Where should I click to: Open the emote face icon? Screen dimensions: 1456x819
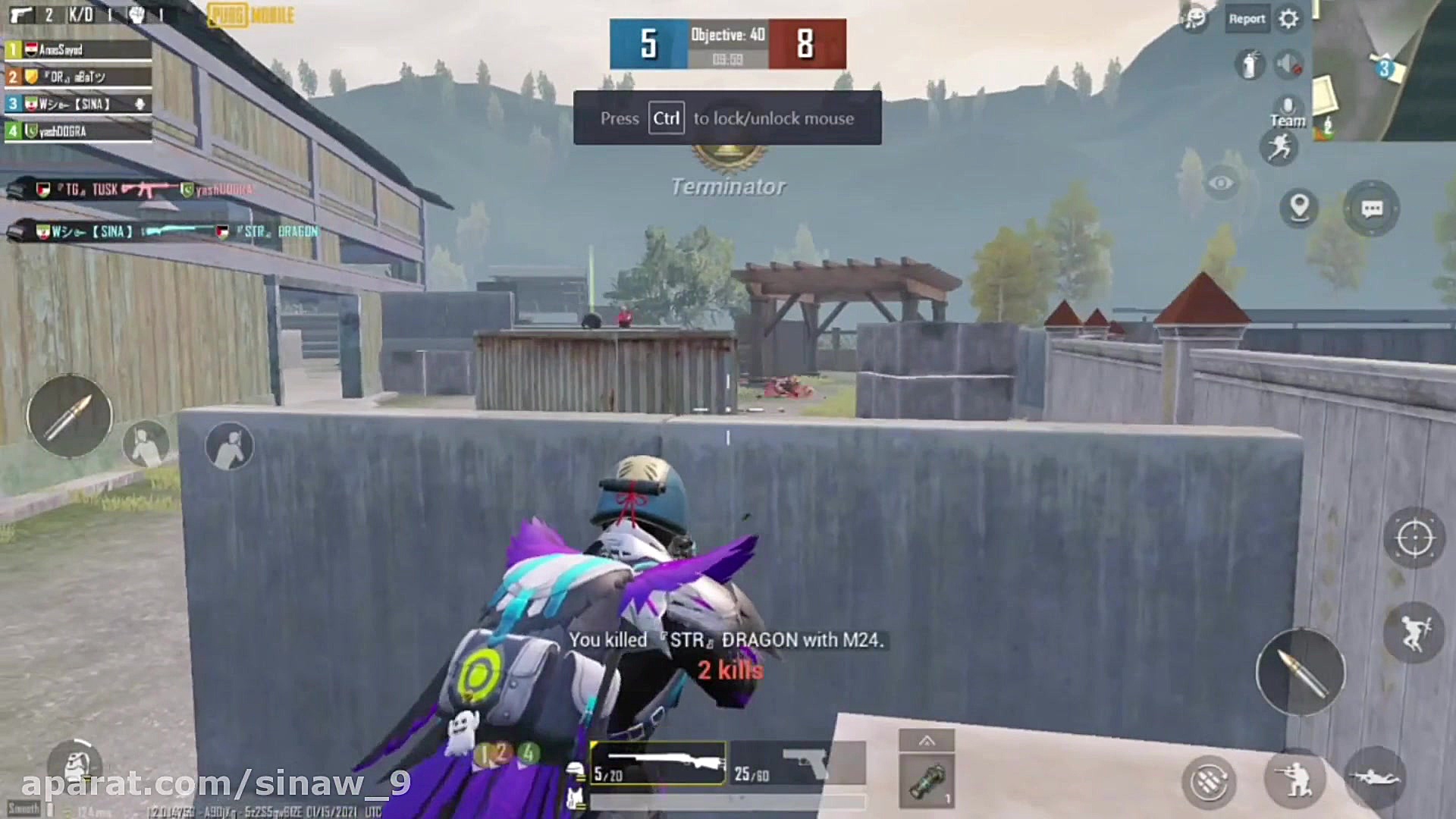click(1195, 18)
